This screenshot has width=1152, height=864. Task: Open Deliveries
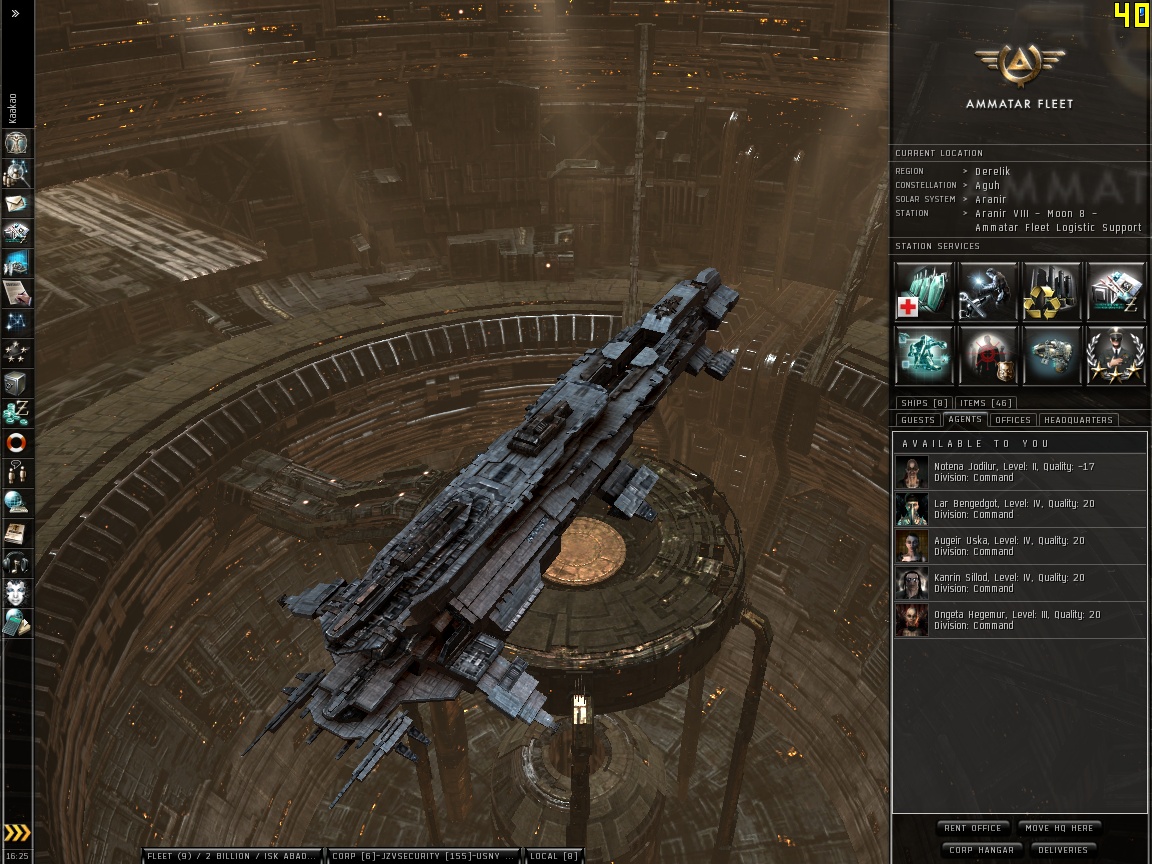[1062, 850]
